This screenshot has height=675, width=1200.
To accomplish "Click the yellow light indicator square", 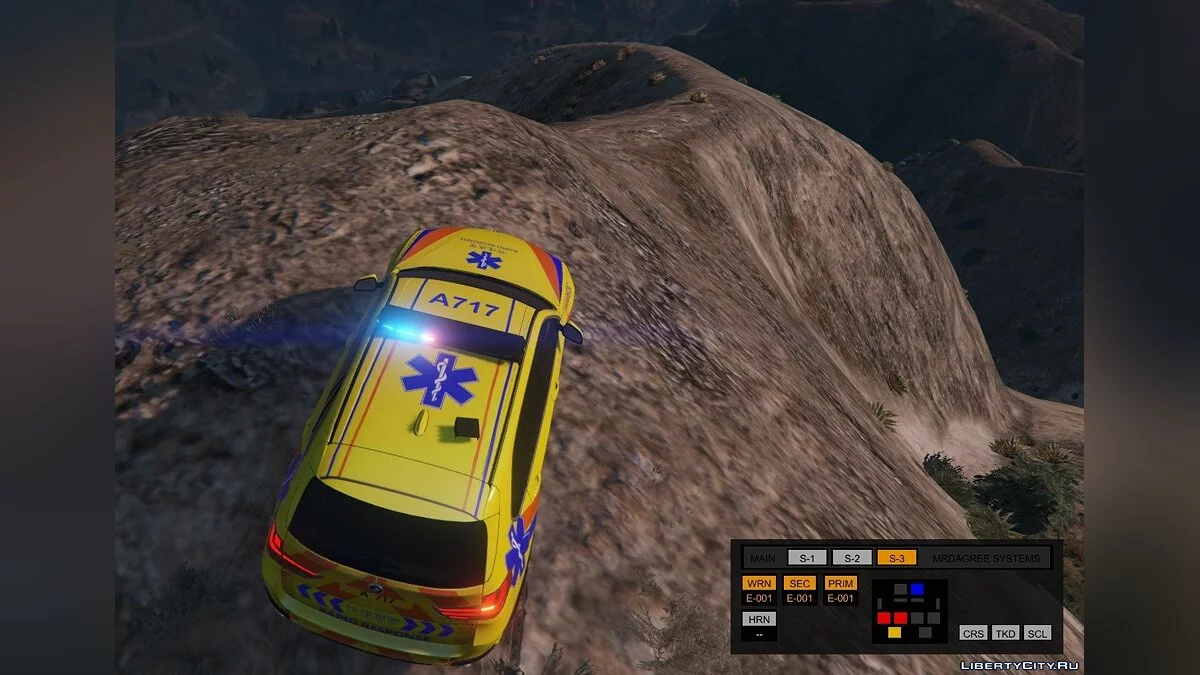I will (x=894, y=632).
